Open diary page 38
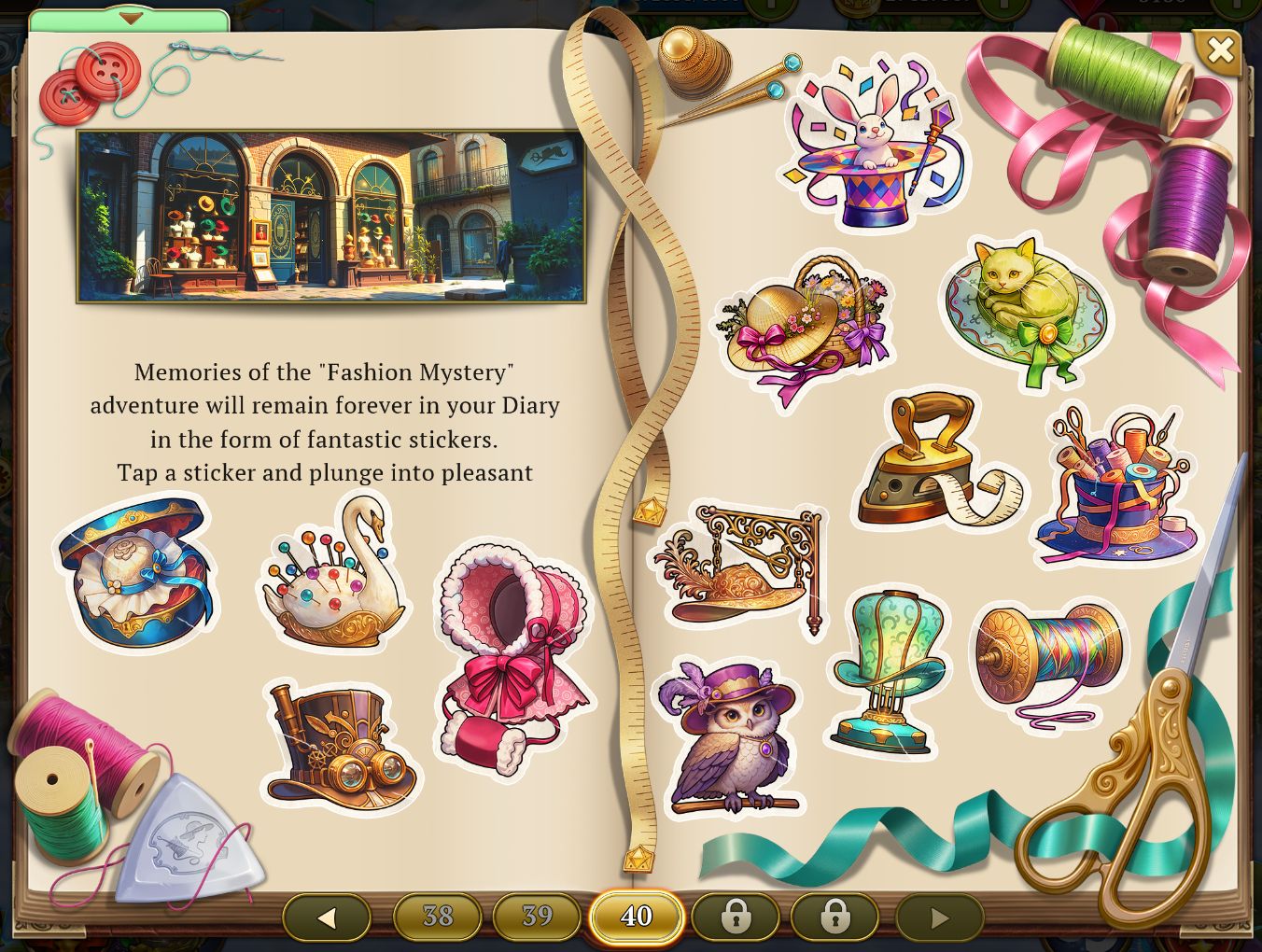Screen dimensions: 1262x952 (x=438, y=917)
